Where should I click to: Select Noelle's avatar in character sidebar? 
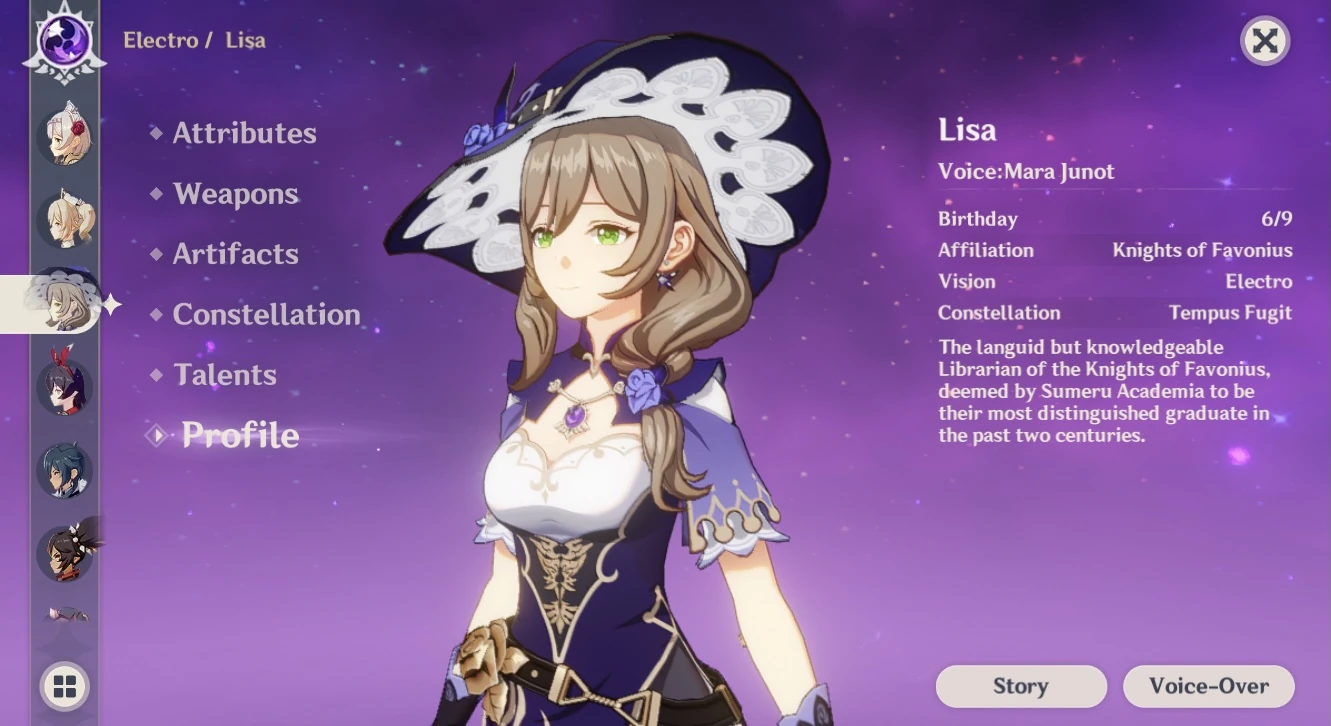coord(64,137)
